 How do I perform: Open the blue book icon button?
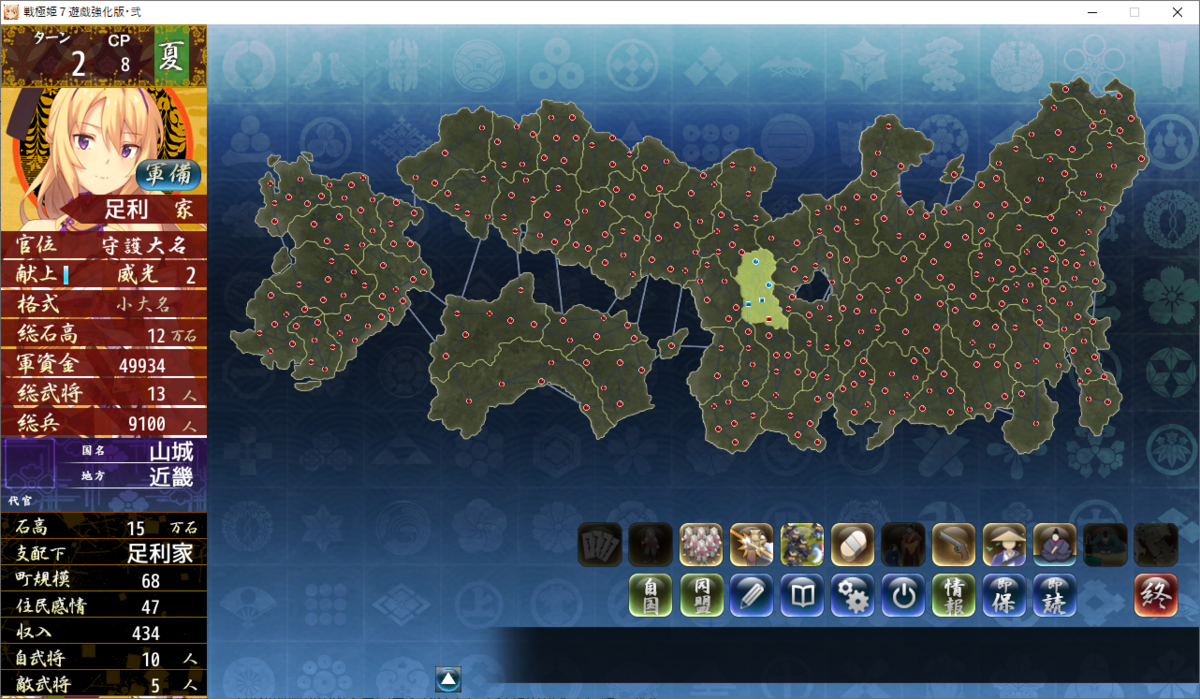pyautogui.click(x=802, y=595)
